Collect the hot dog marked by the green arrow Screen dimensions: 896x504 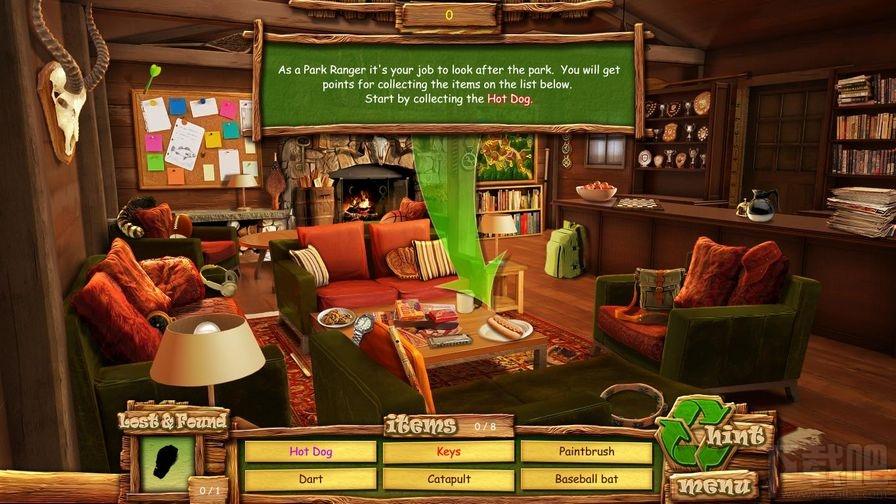pos(507,325)
